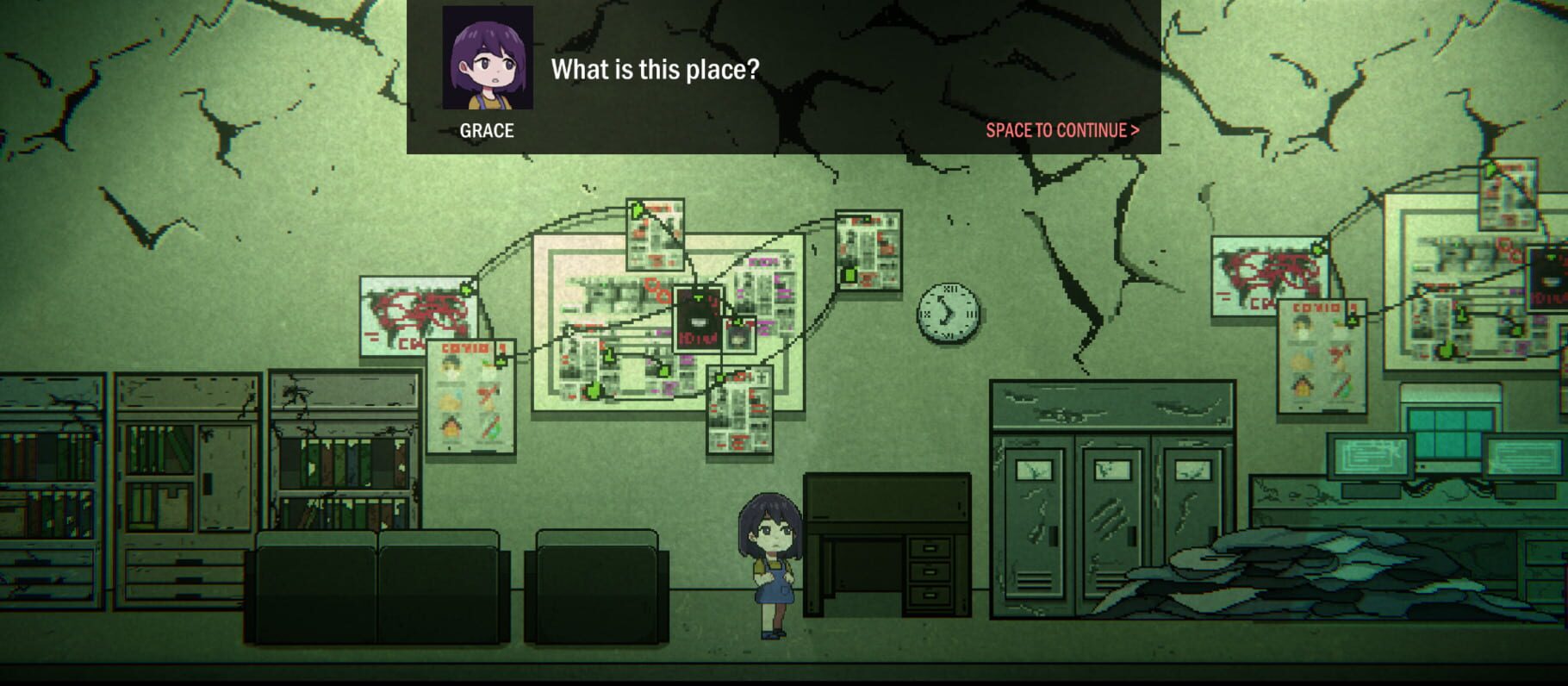Open the bottom desk drawer
The height and width of the screenshot is (686, 1568).
tap(929, 596)
